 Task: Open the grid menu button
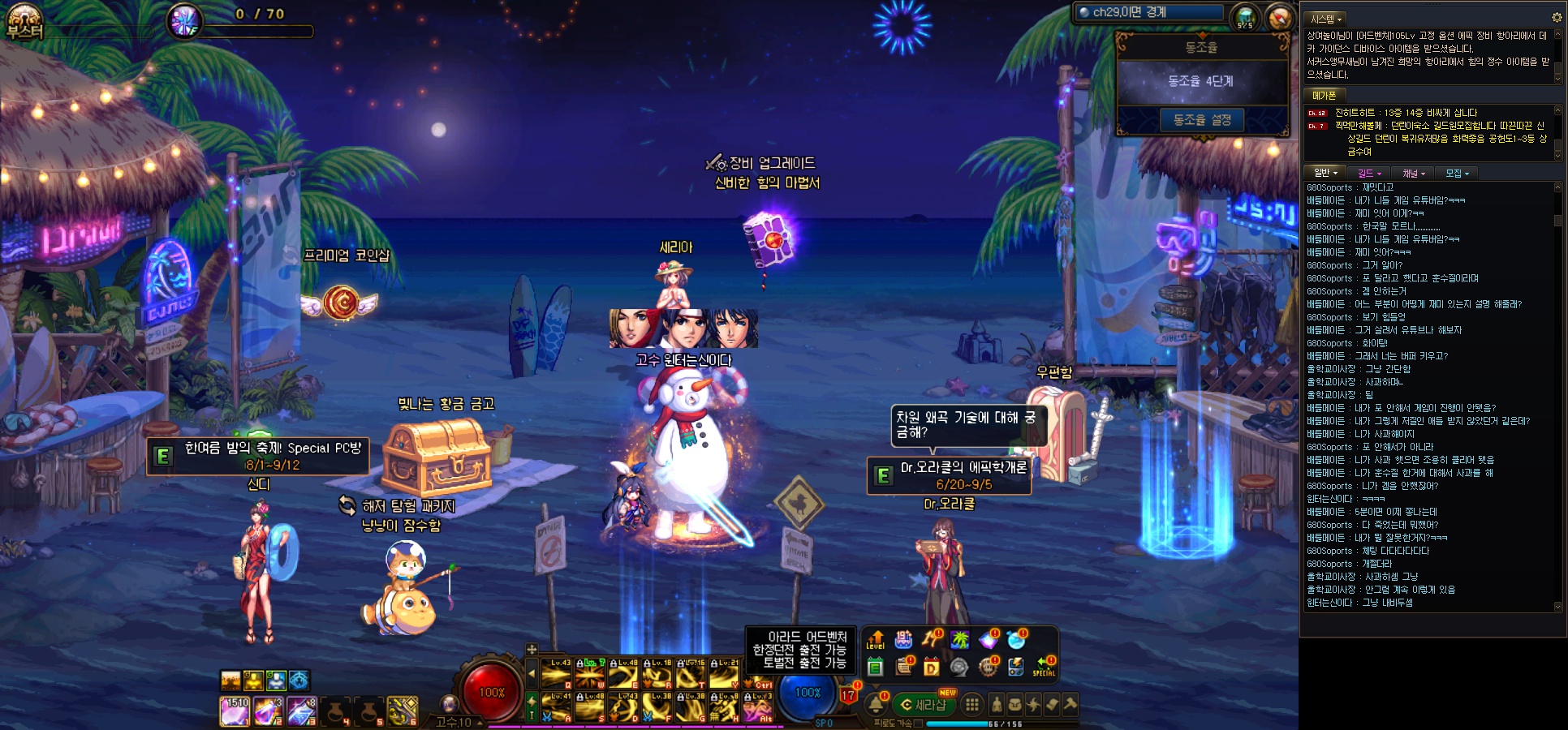click(x=971, y=705)
